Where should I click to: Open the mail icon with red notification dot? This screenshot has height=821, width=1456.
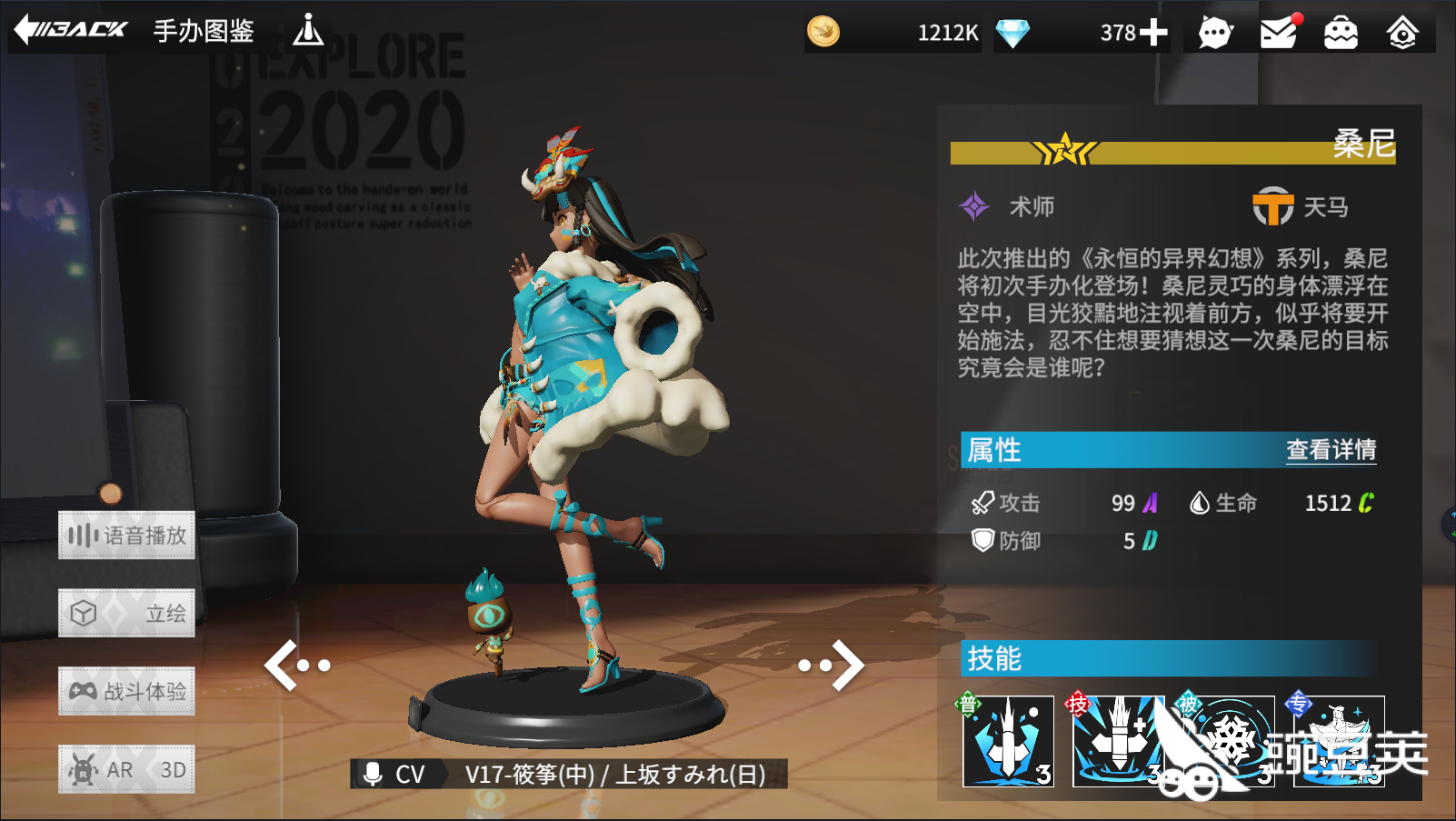coord(1279,31)
